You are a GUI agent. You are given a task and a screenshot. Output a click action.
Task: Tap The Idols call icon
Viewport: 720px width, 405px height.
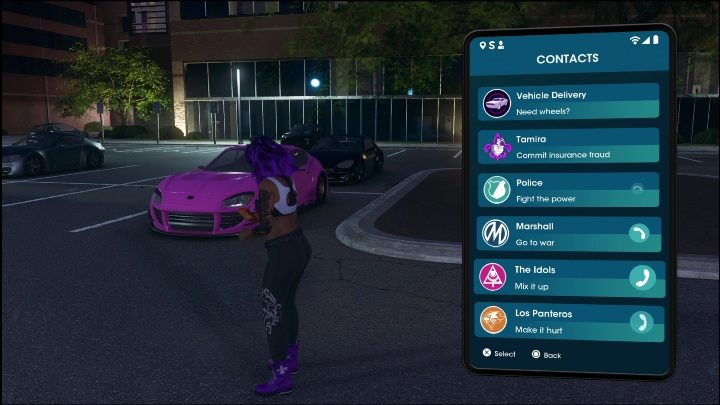[x=642, y=277]
